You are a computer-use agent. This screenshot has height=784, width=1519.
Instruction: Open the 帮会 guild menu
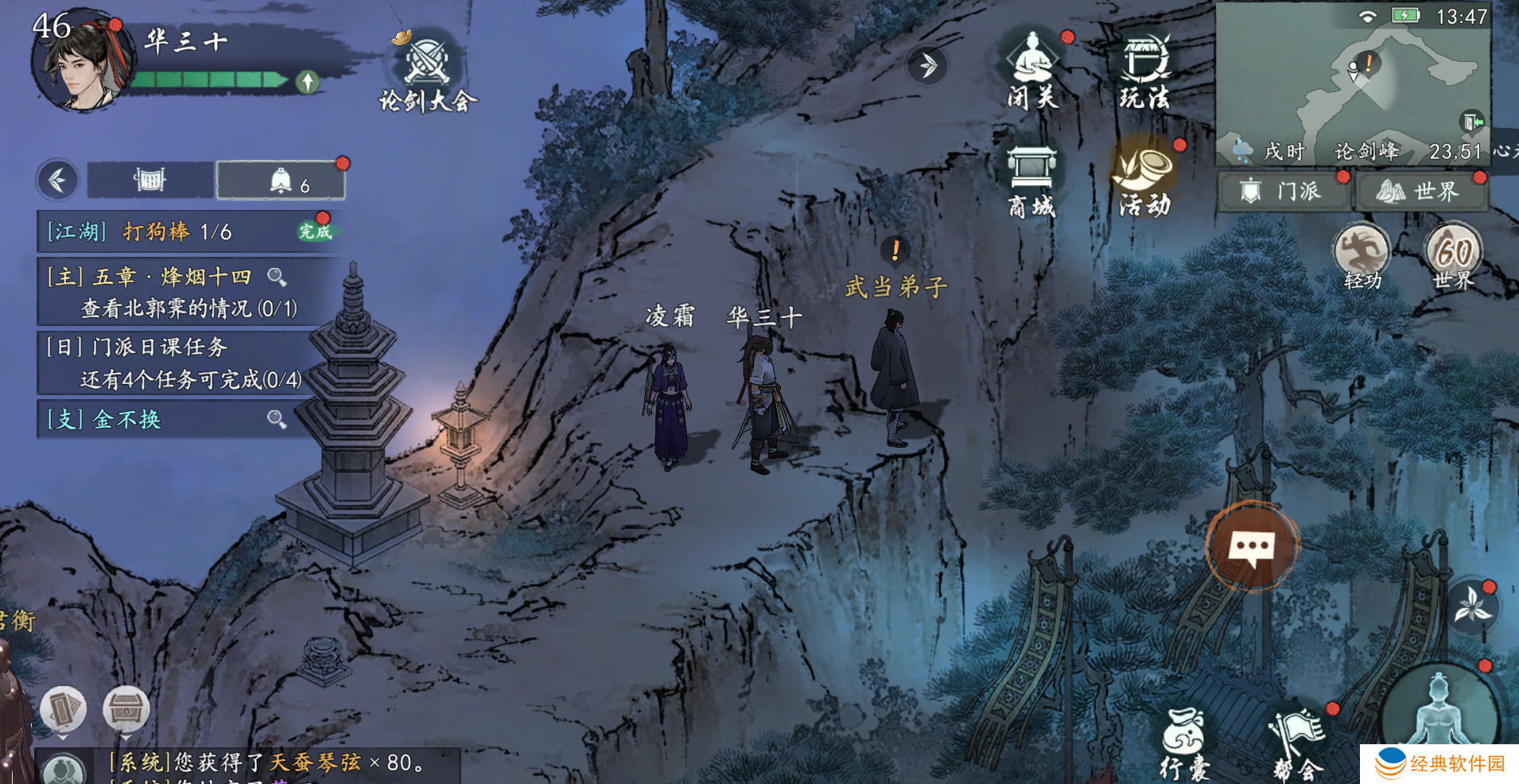(1298, 743)
